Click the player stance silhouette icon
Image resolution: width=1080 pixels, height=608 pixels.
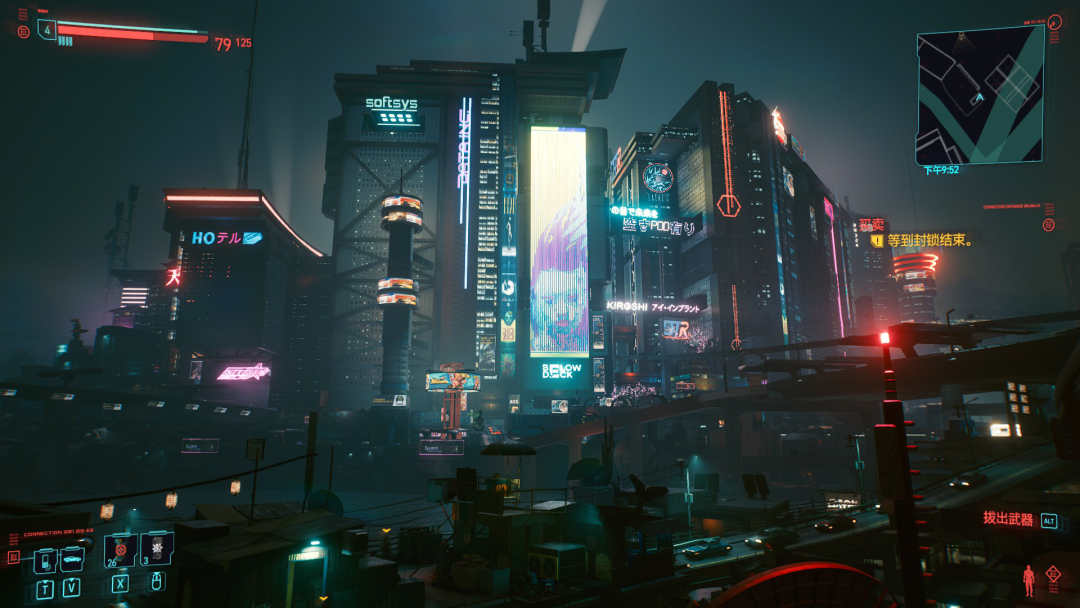coord(1028,579)
